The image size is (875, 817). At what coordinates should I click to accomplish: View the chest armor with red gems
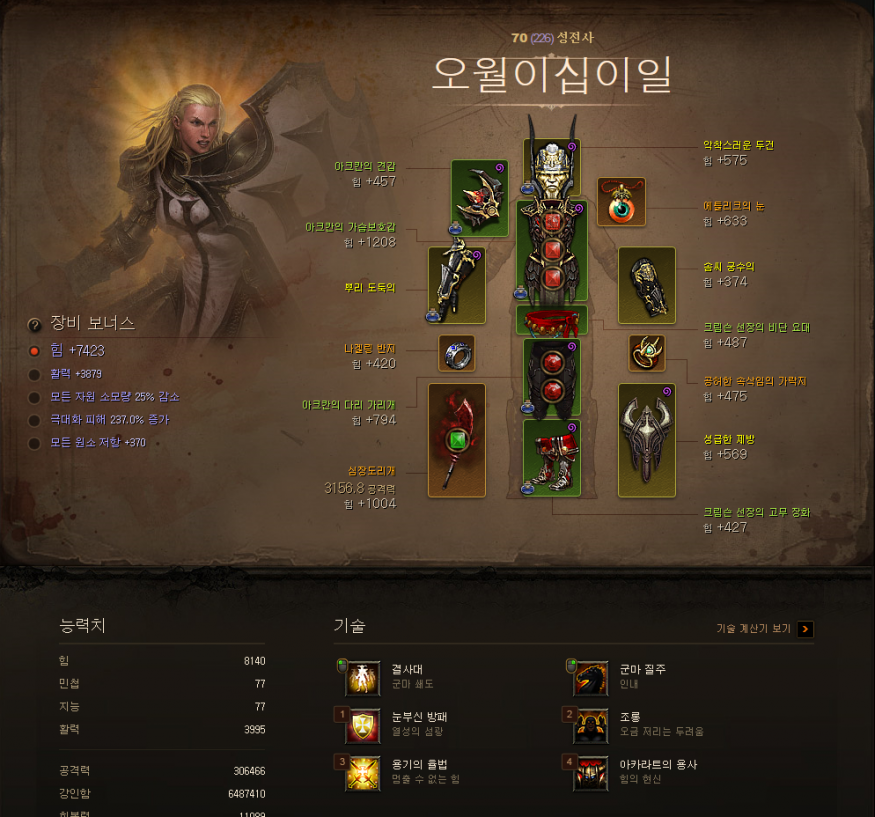551,251
